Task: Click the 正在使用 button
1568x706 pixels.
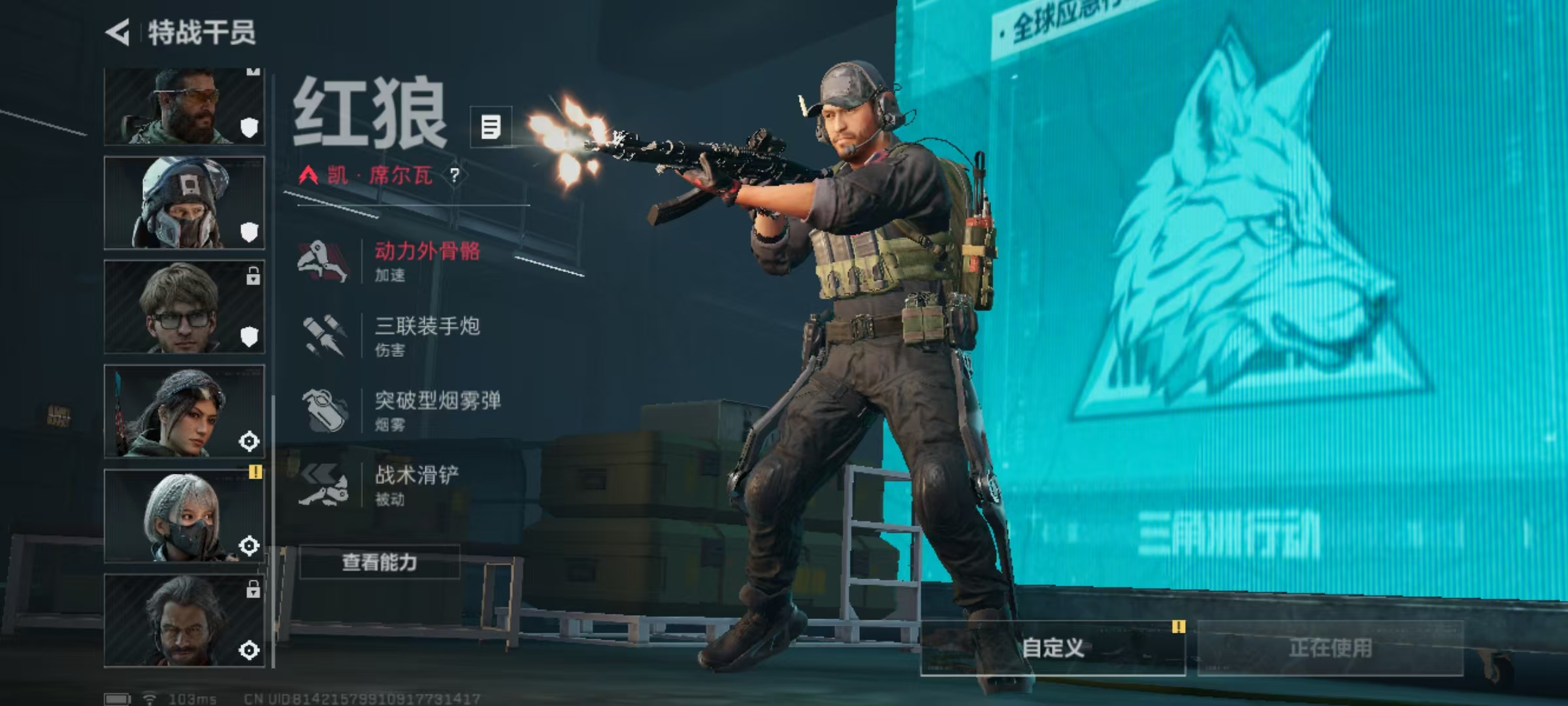Action: pos(1330,648)
